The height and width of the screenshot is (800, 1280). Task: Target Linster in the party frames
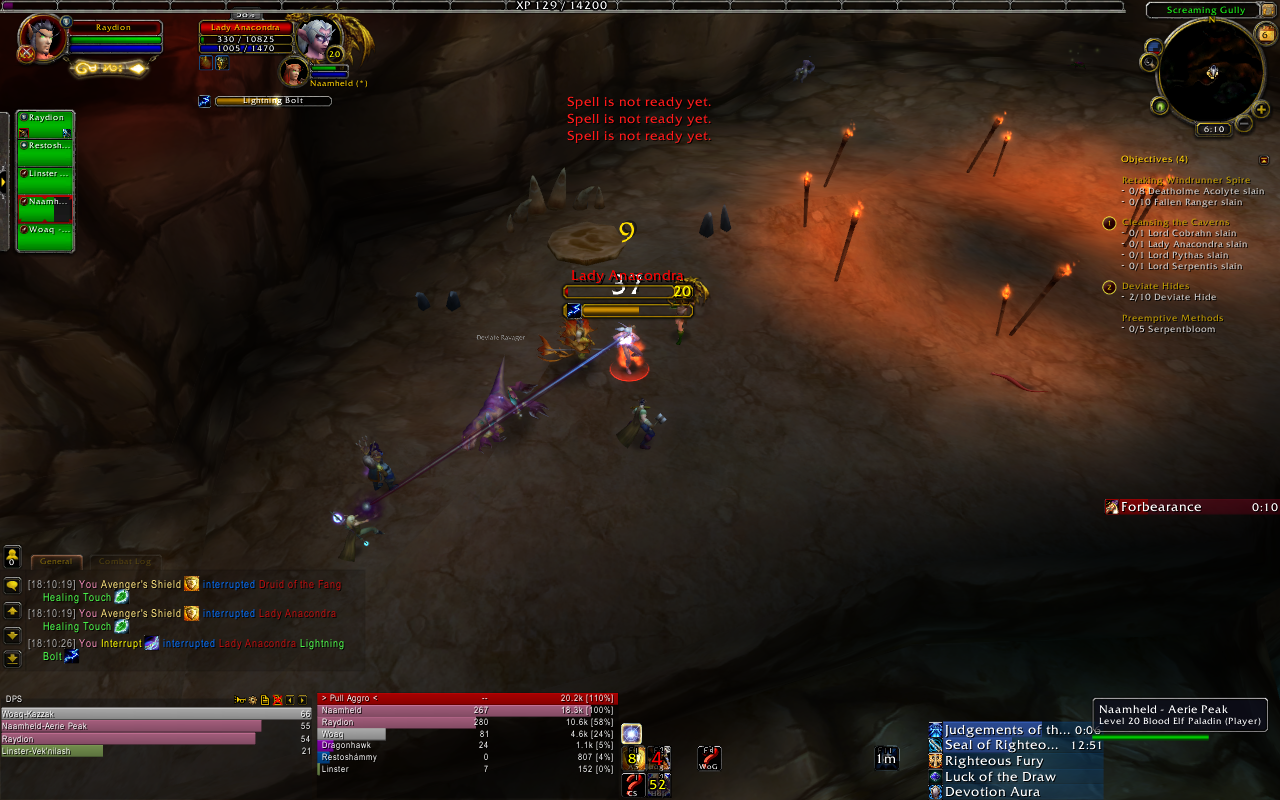pos(46,174)
